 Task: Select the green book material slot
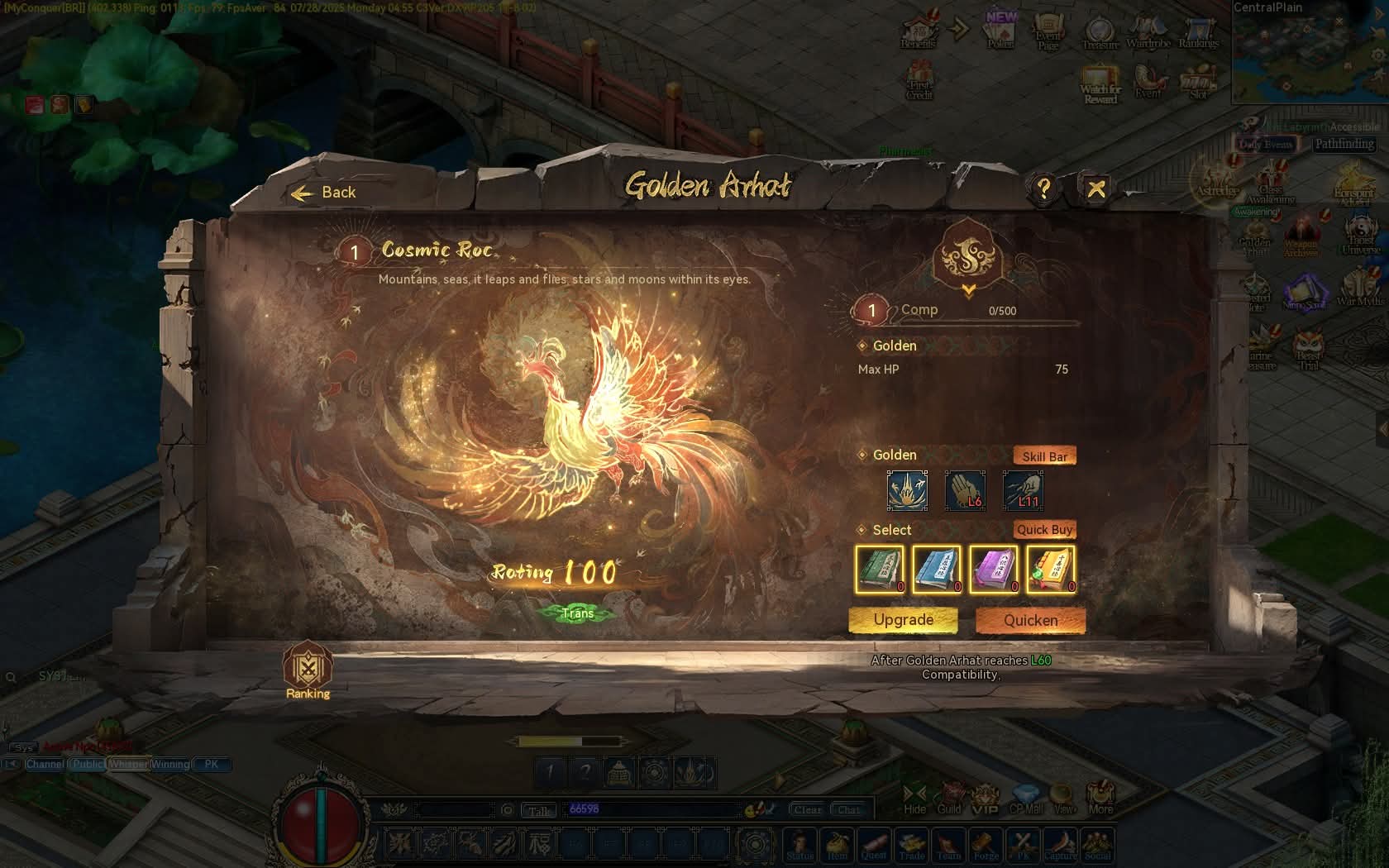880,570
